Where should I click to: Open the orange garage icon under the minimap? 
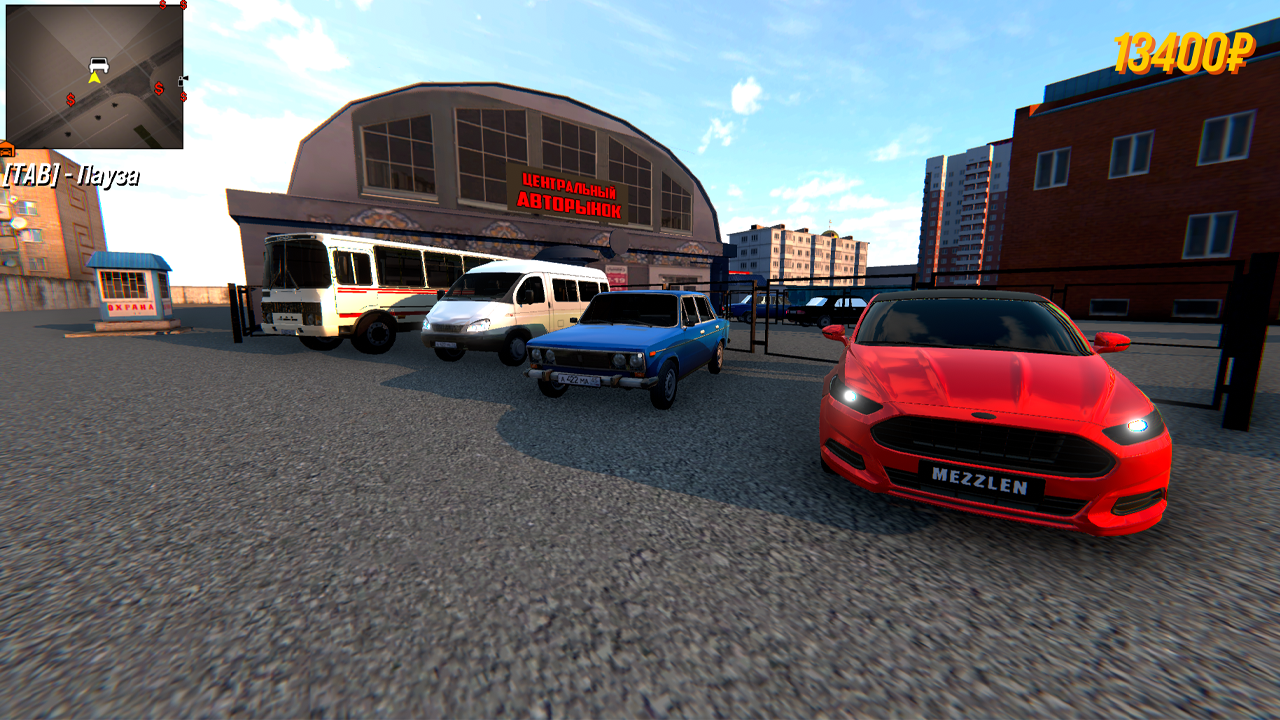(x=7, y=150)
